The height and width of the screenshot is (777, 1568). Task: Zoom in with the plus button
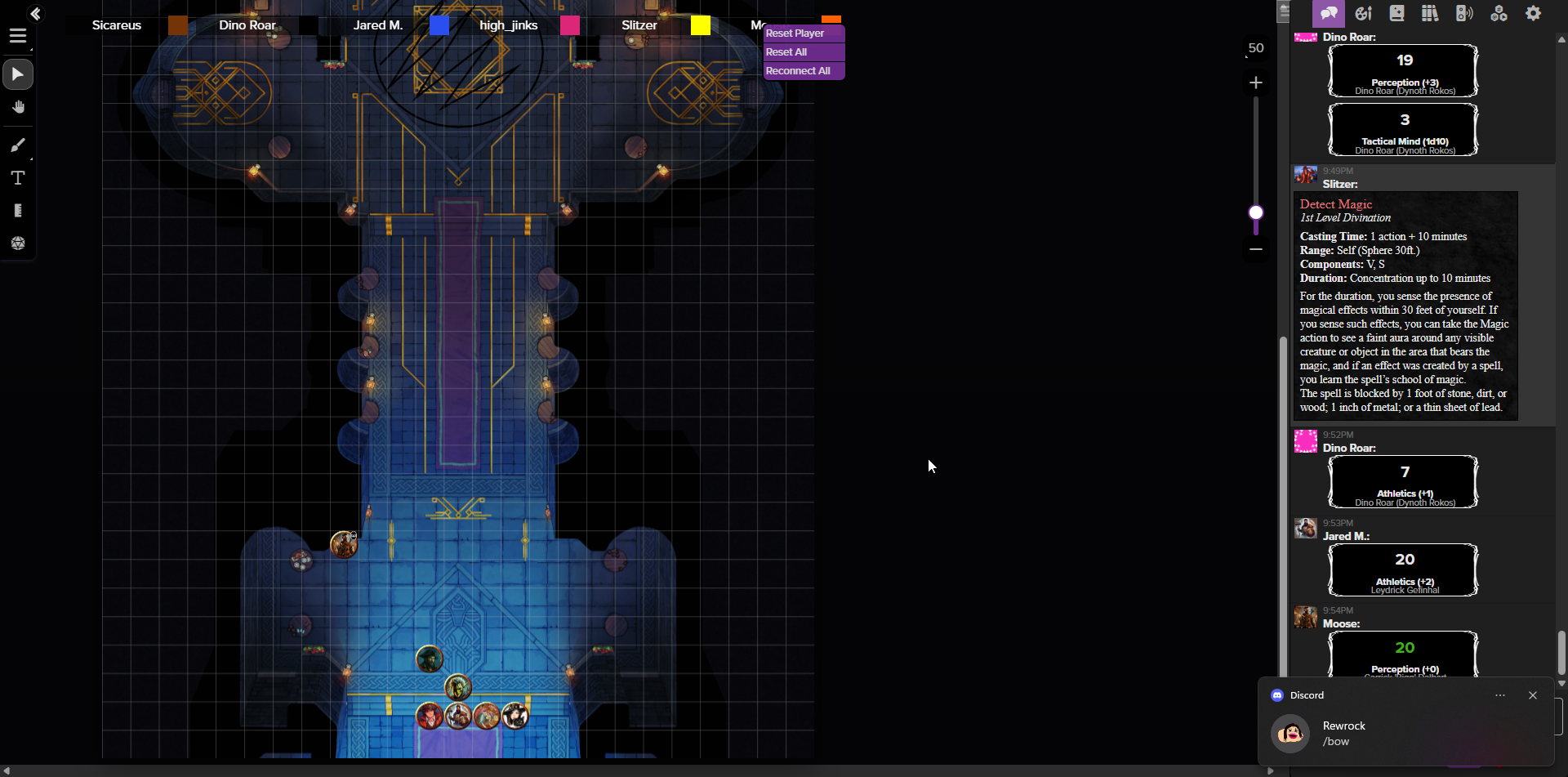(x=1256, y=83)
